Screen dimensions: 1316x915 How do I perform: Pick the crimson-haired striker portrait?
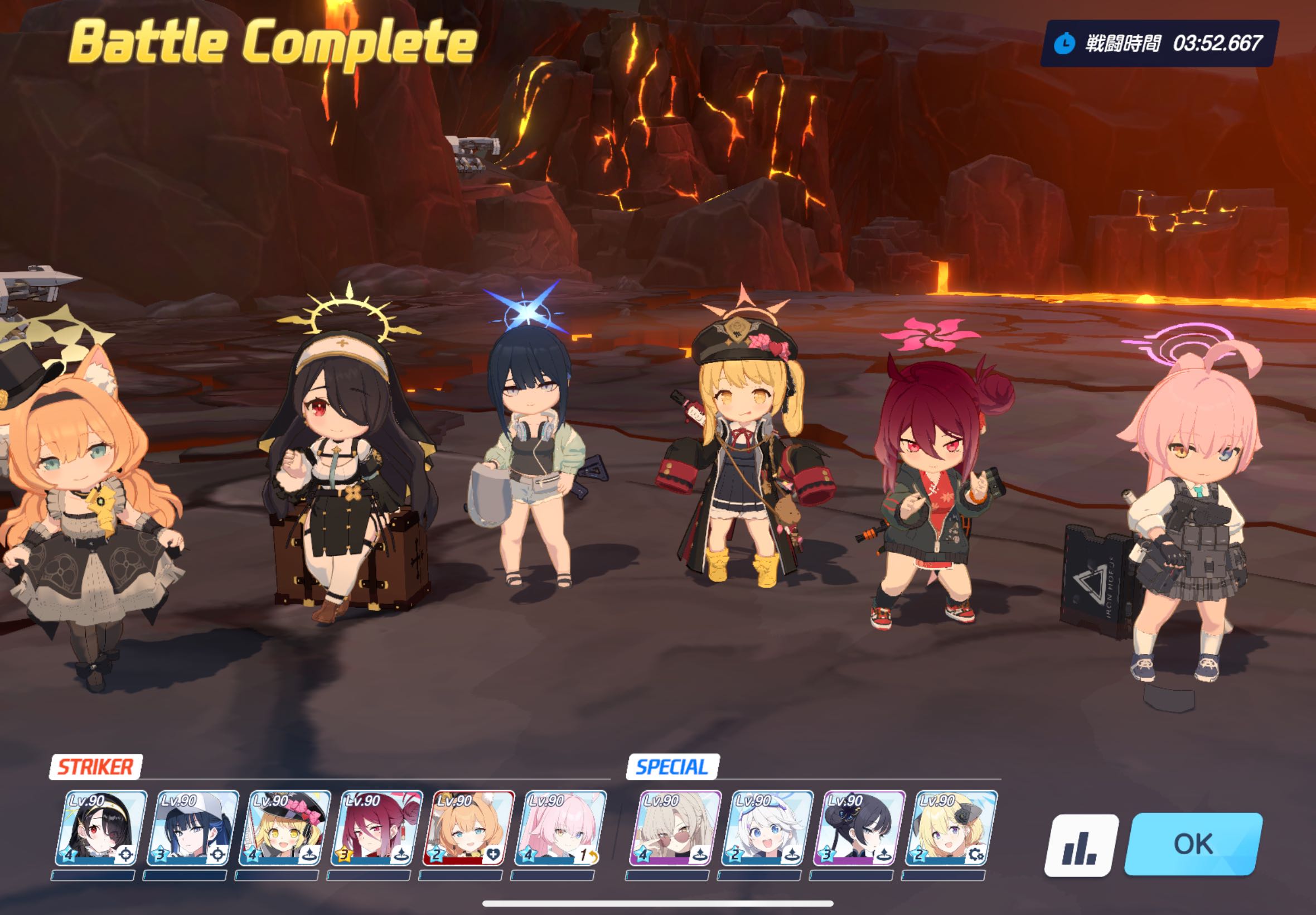click(x=376, y=828)
